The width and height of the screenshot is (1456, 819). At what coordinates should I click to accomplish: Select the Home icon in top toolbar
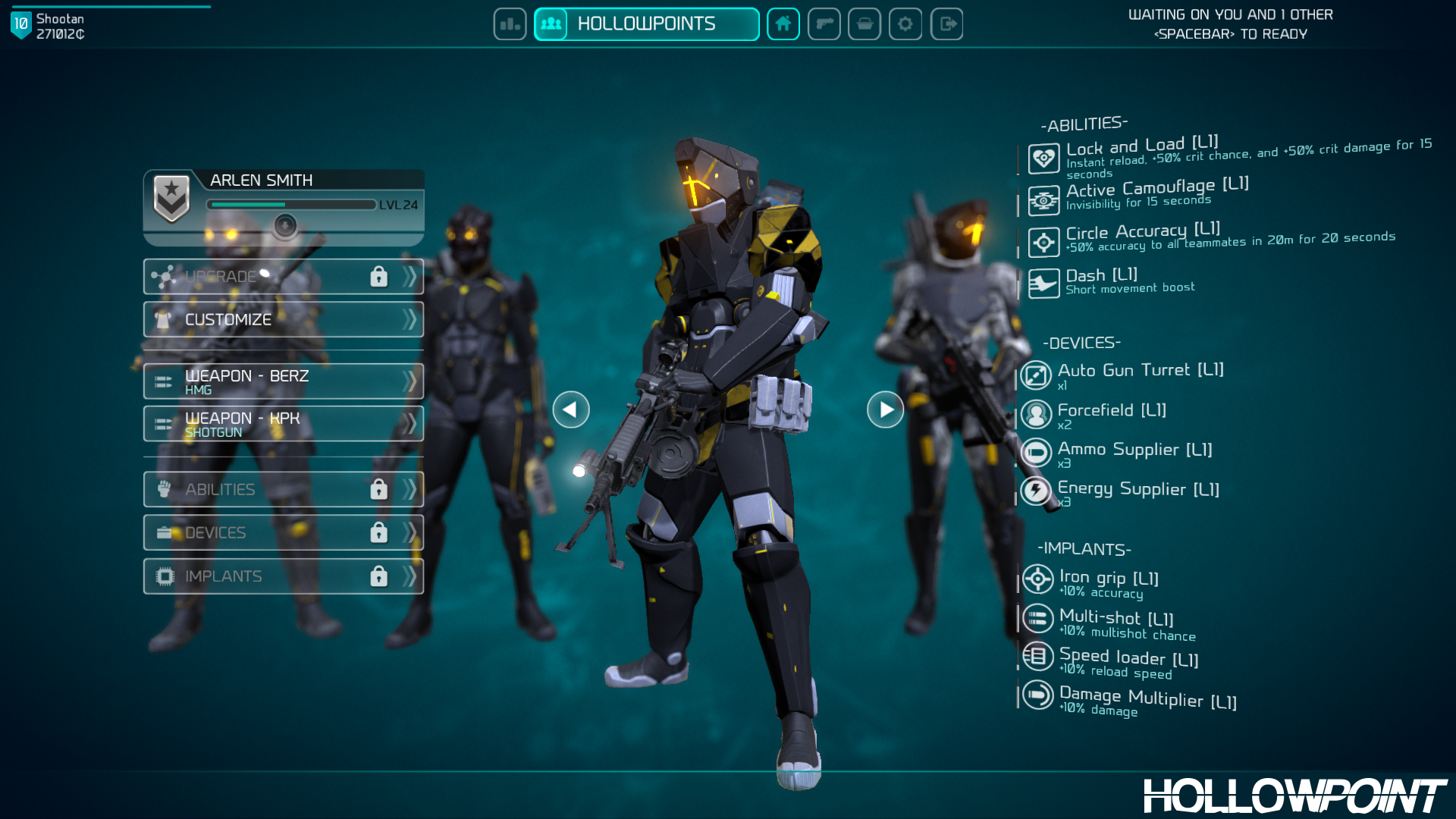[783, 24]
